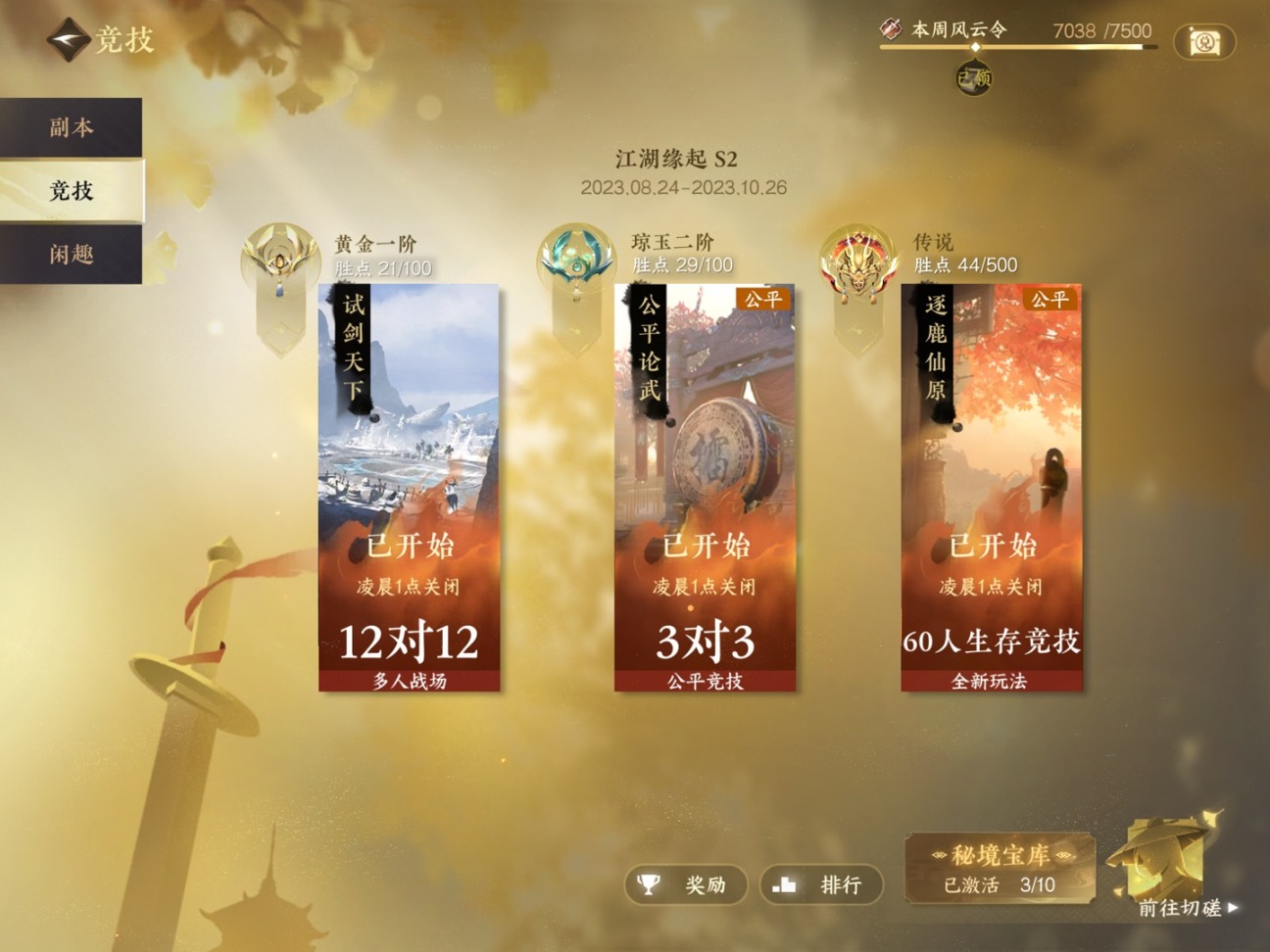The image size is (1270, 952).
Task: Open the 兑 exchange shop icon
Action: point(1206,43)
